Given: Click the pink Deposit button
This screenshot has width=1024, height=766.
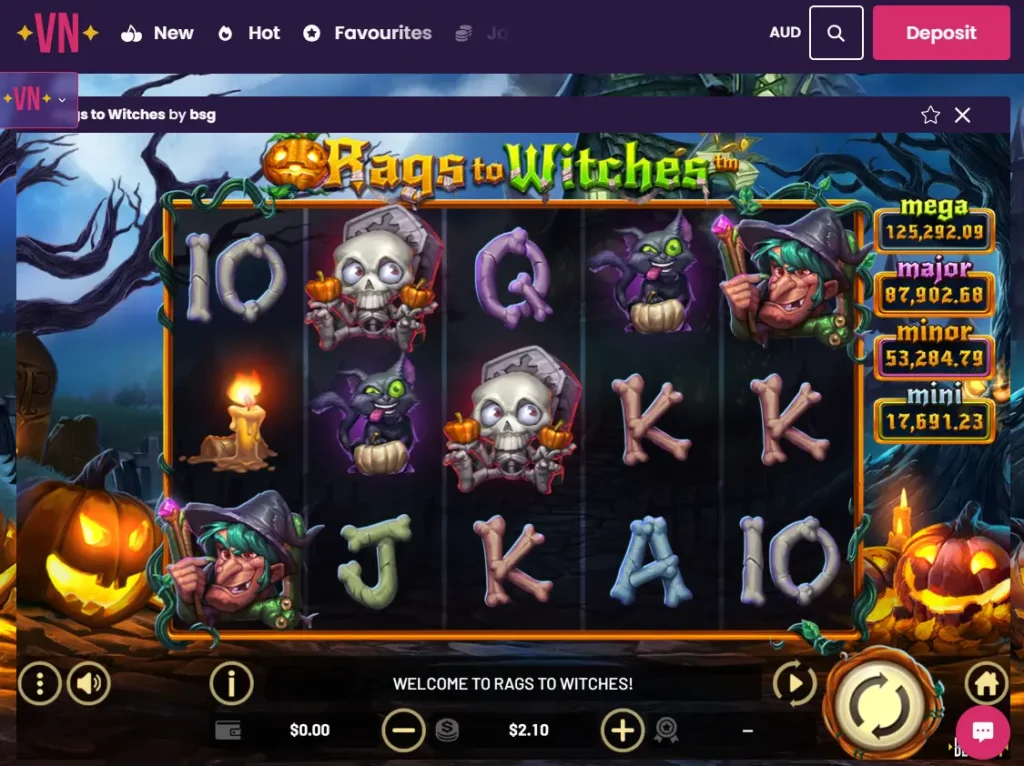Looking at the screenshot, I should (940, 33).
